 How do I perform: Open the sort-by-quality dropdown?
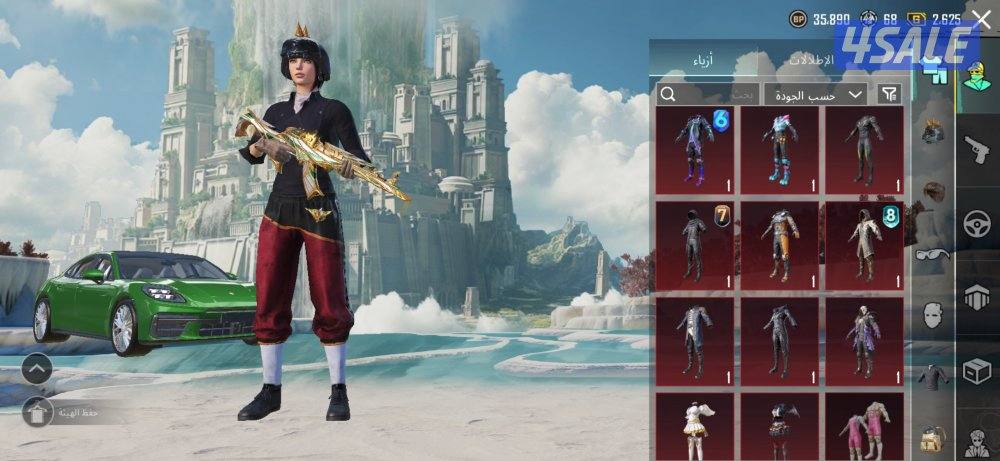[x=815, y=94]
